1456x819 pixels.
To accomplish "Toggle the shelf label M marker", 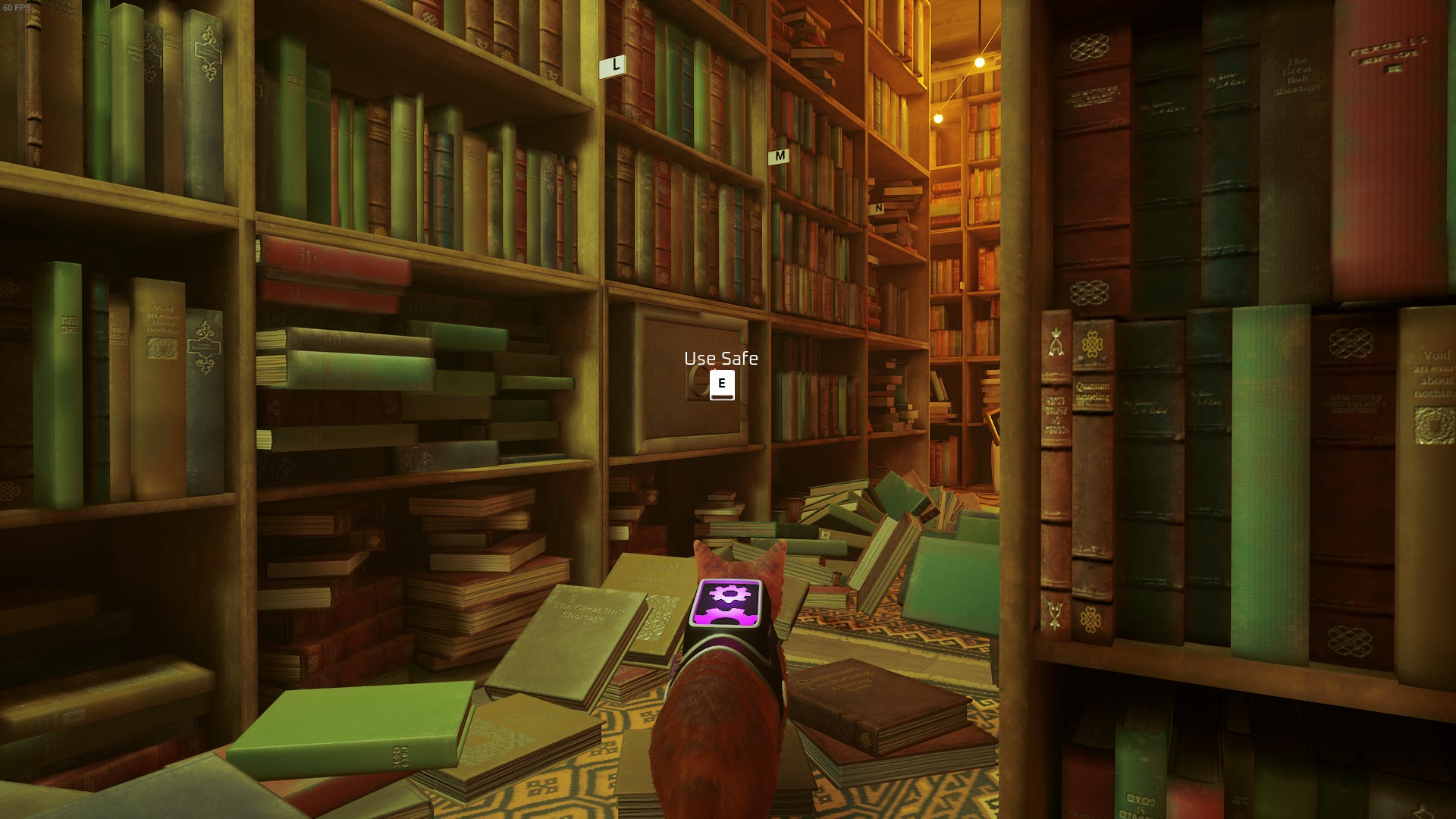I will 778,157.
